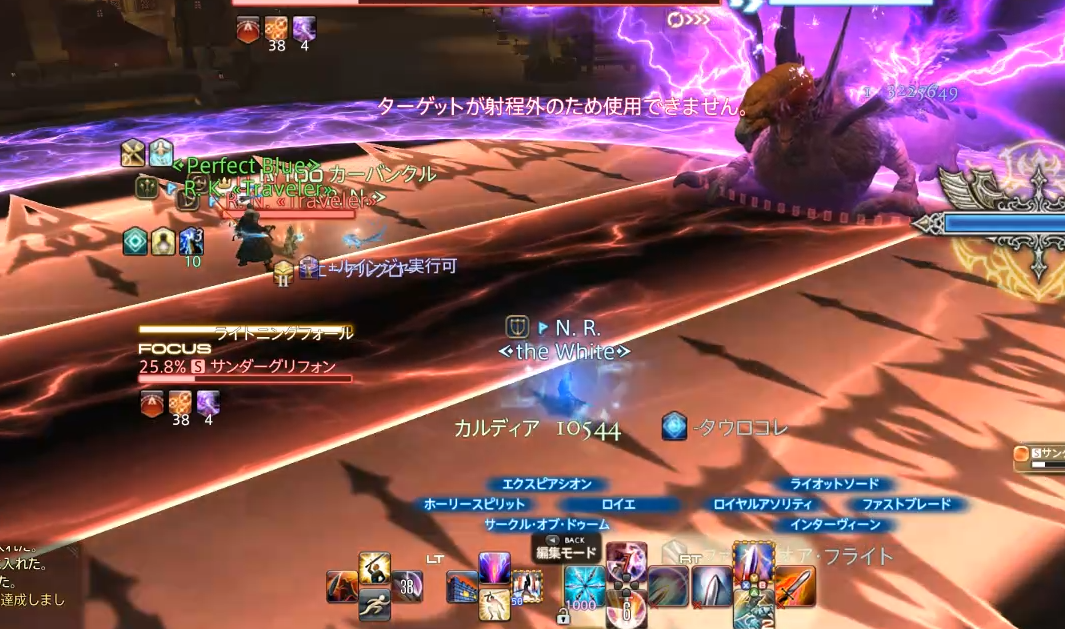
Task: Use the sword on fiery background icon
Action: (795, 586)
